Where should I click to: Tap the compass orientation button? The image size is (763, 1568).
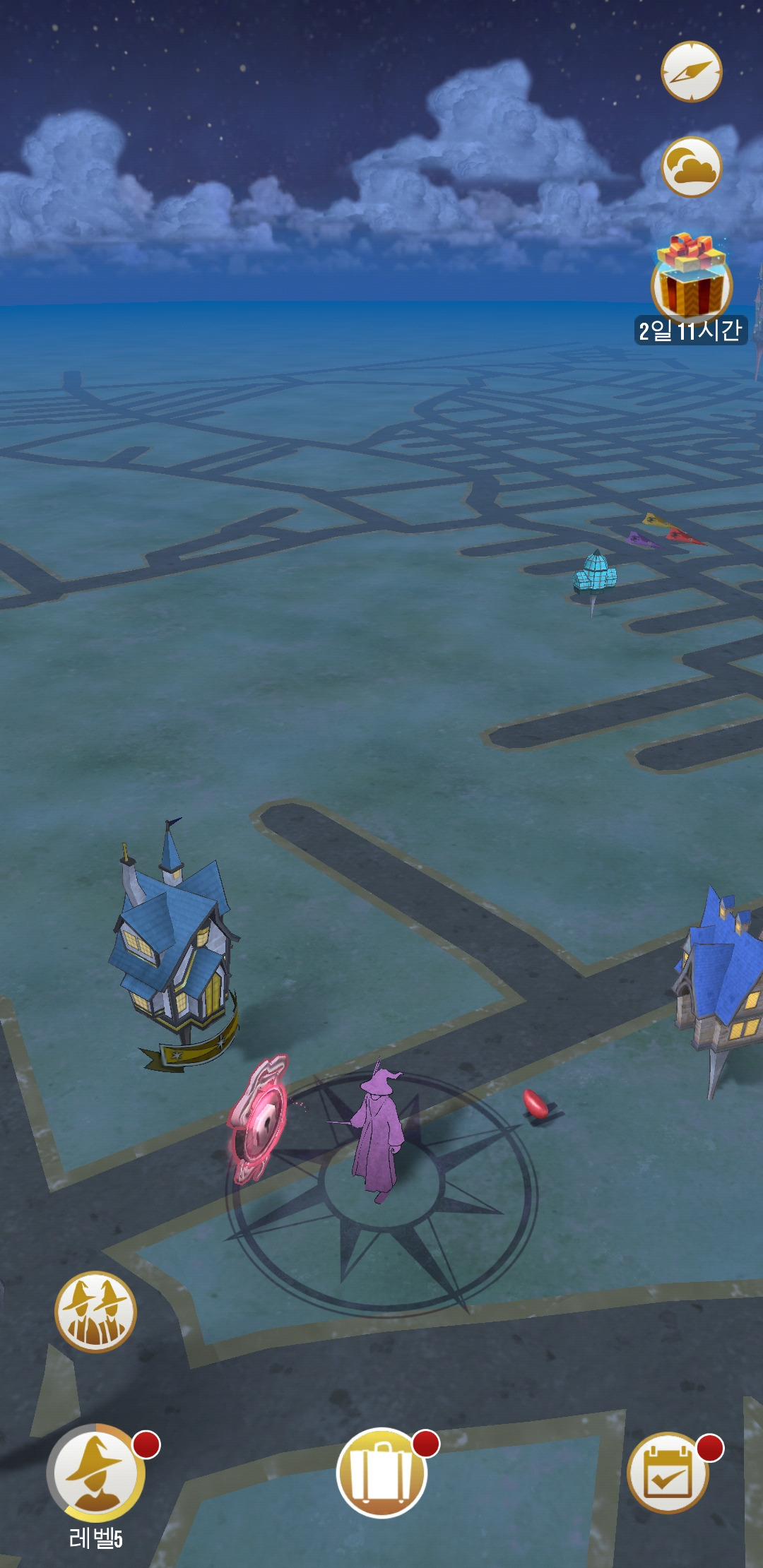[691, 71]
